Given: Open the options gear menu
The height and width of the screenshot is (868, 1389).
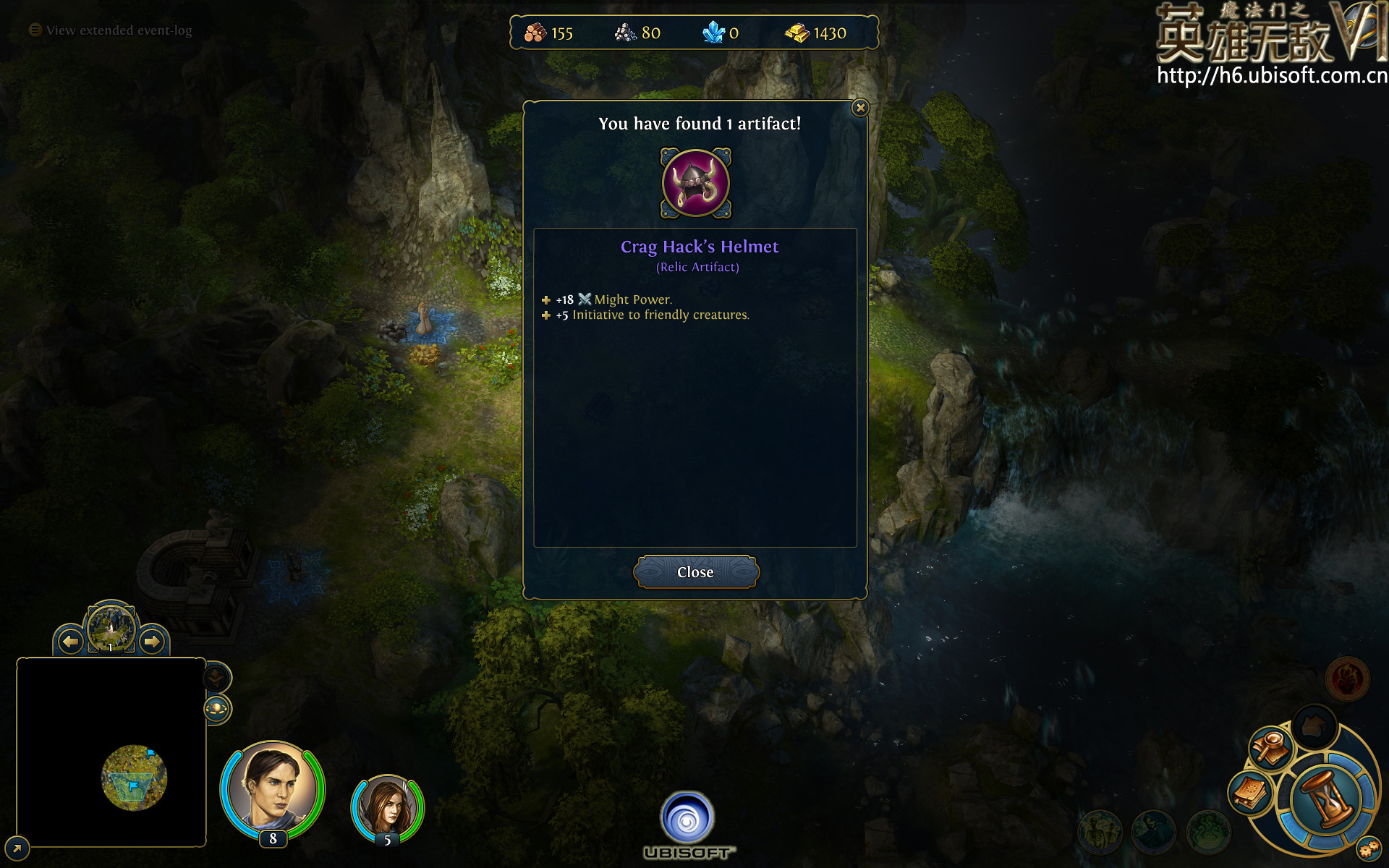Looking at the screenshot, I should [x=1368, y=848].
